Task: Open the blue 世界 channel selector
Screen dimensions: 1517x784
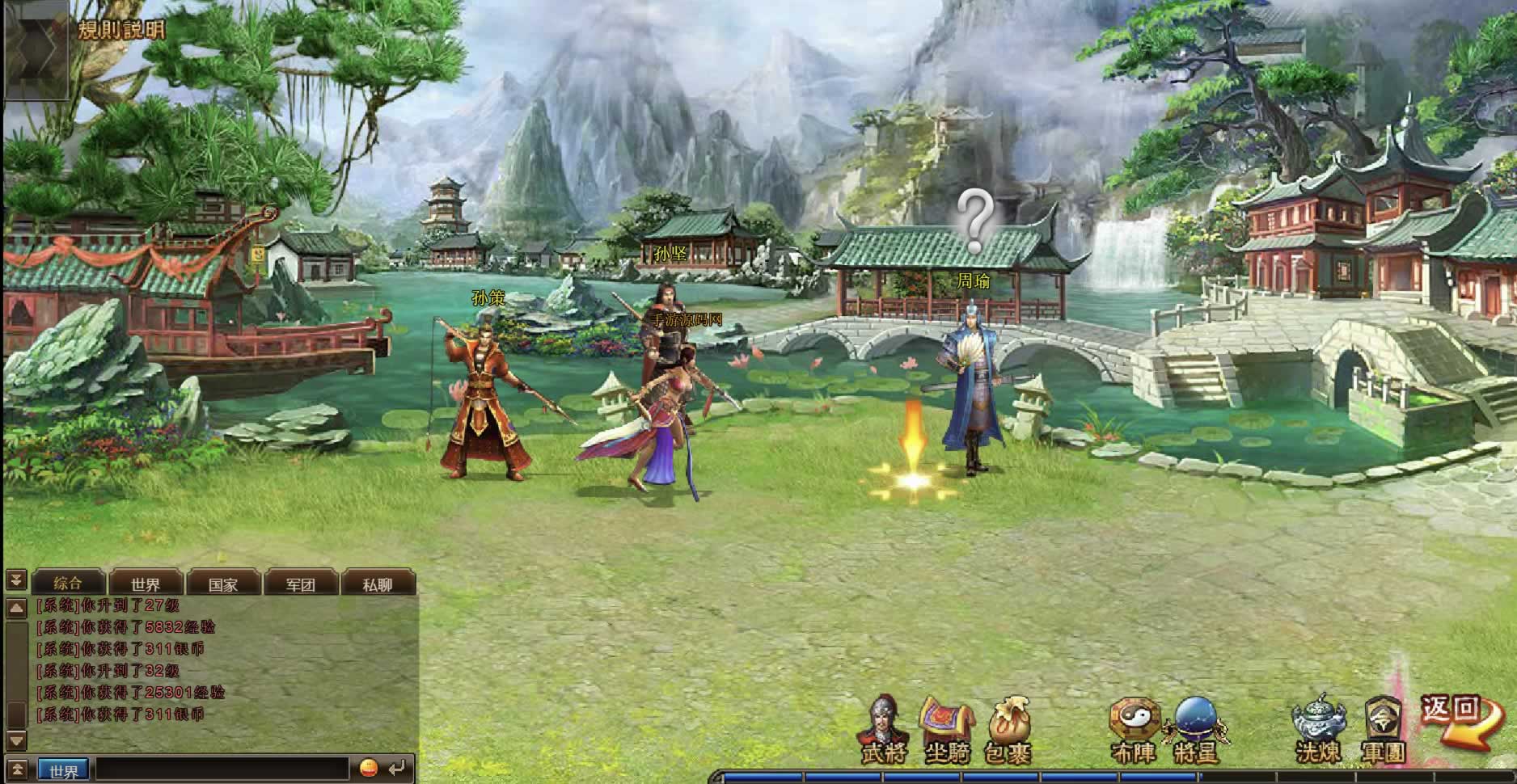Action: (63, 771)
